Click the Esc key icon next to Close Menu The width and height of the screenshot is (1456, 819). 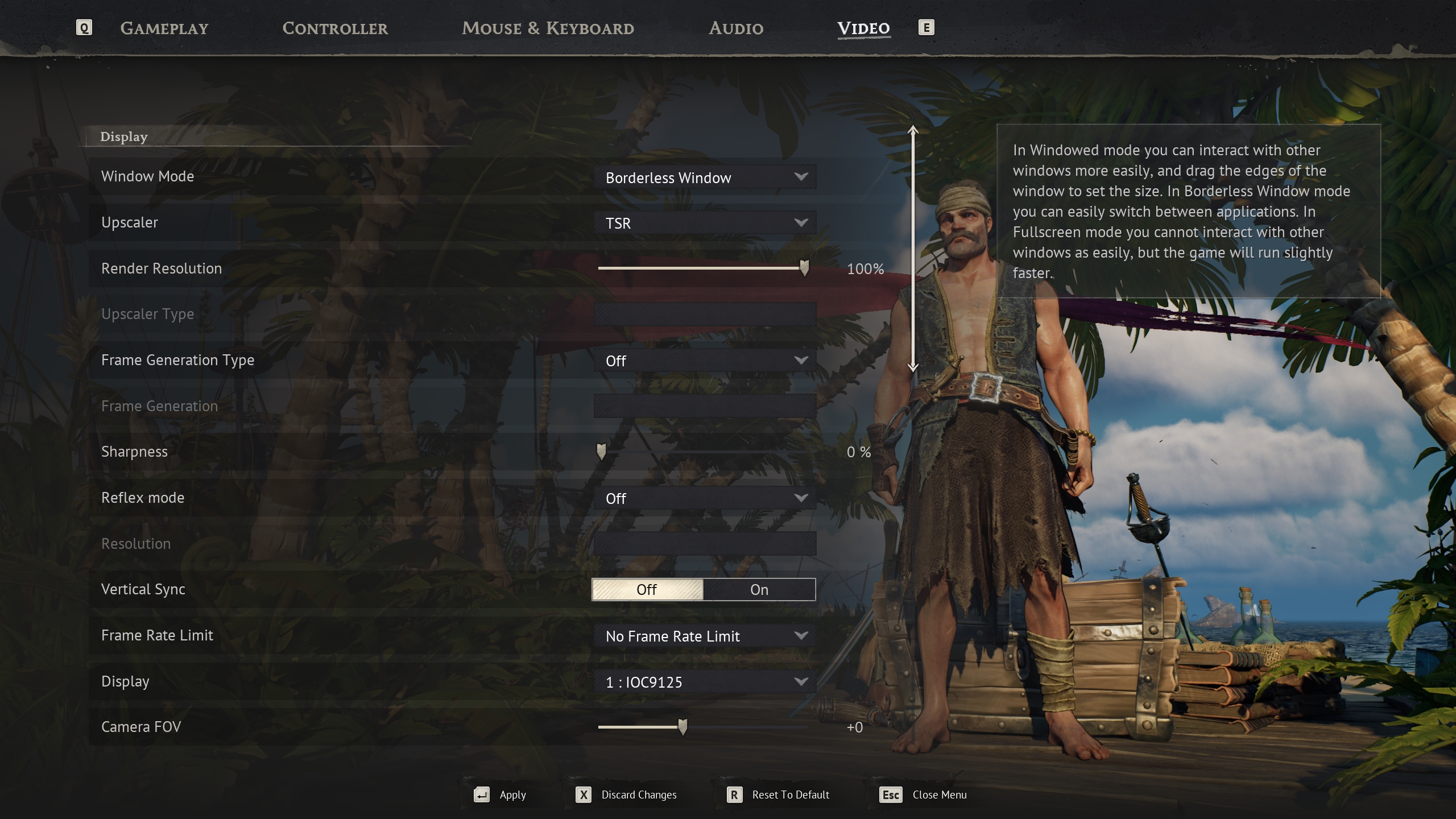[x=891, y=795]
